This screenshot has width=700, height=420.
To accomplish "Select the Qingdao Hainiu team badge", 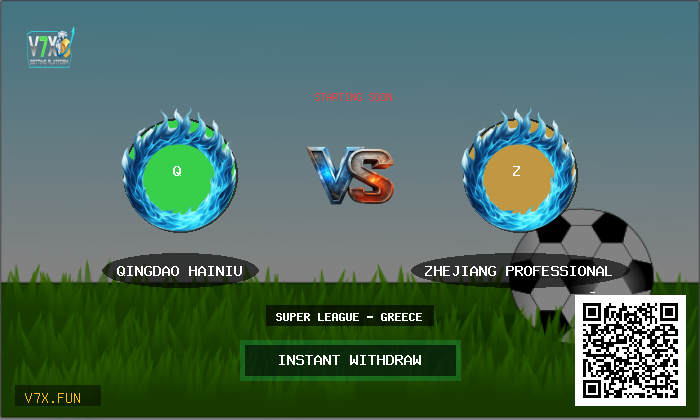I will 178,173.
